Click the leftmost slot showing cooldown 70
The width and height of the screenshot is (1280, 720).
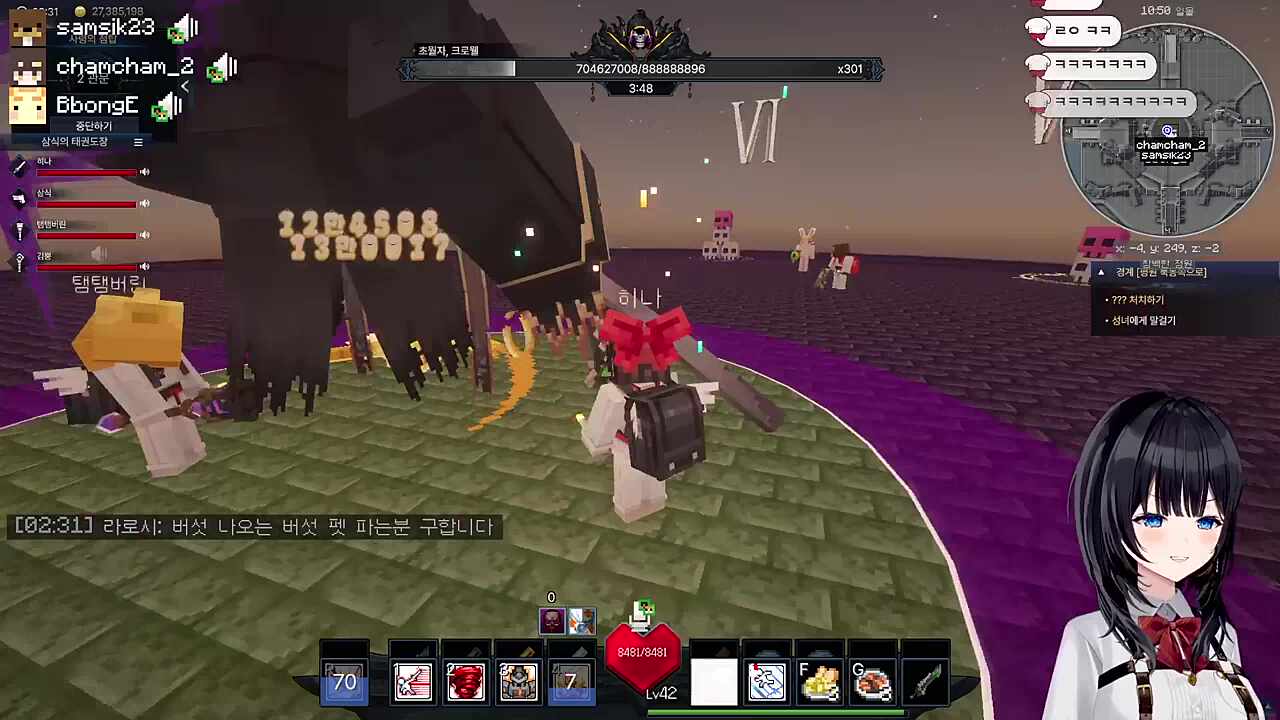point(344,682)
